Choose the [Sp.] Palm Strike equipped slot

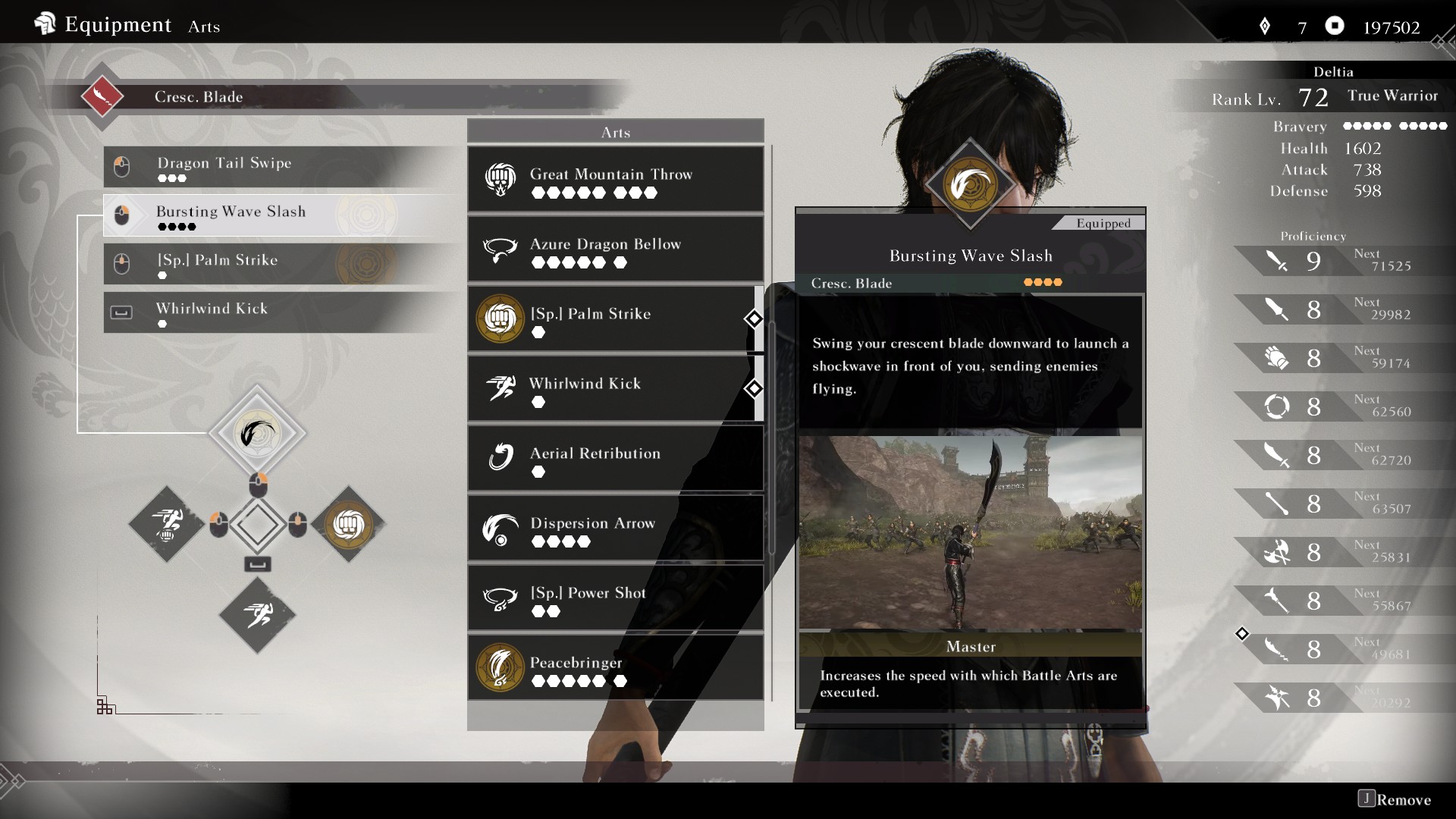pos(281,264)
